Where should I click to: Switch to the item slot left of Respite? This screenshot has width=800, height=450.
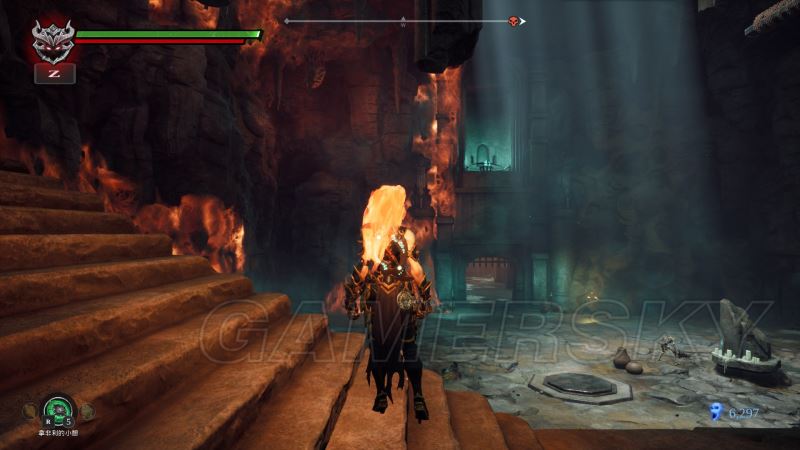pyautogui.click(x=32, y=409)
